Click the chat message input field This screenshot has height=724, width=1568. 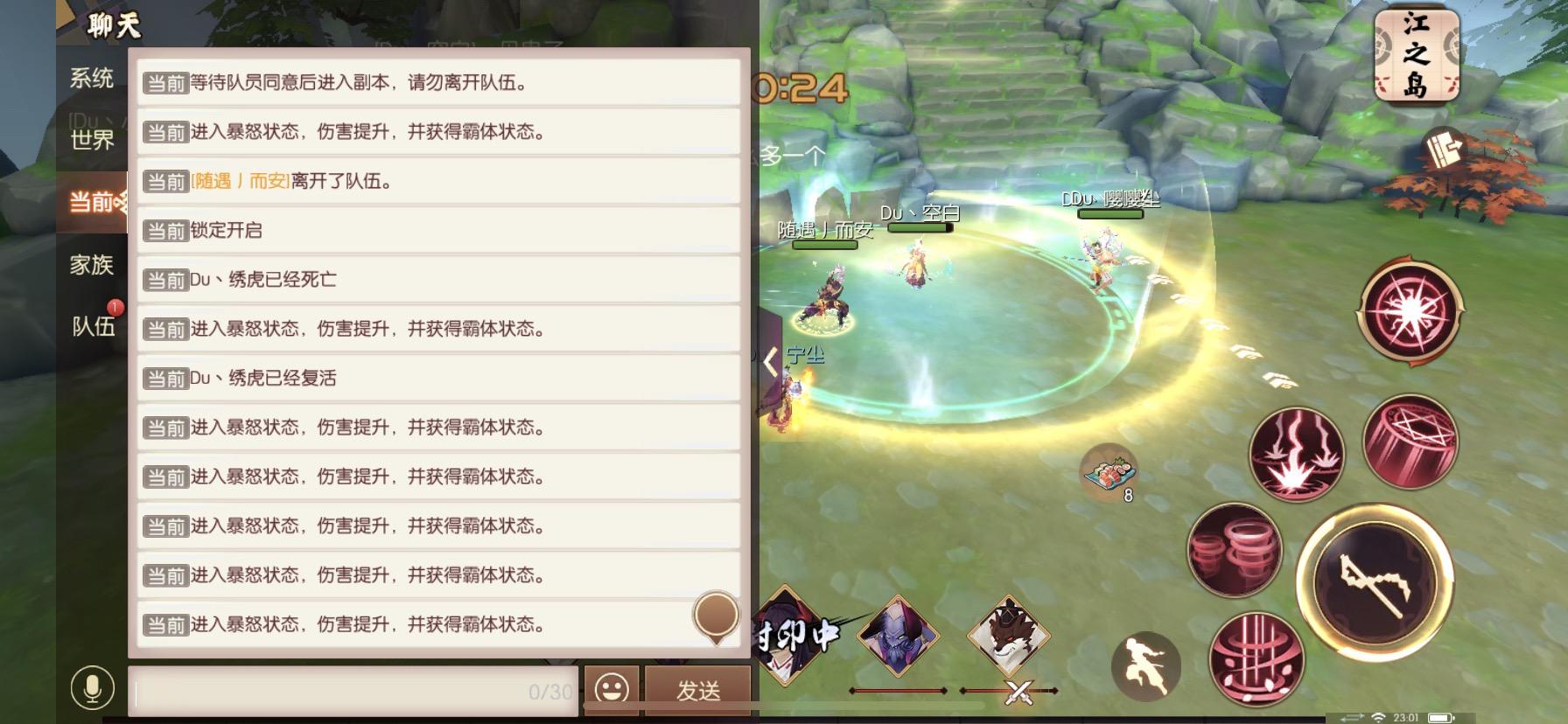pos(350,693)
